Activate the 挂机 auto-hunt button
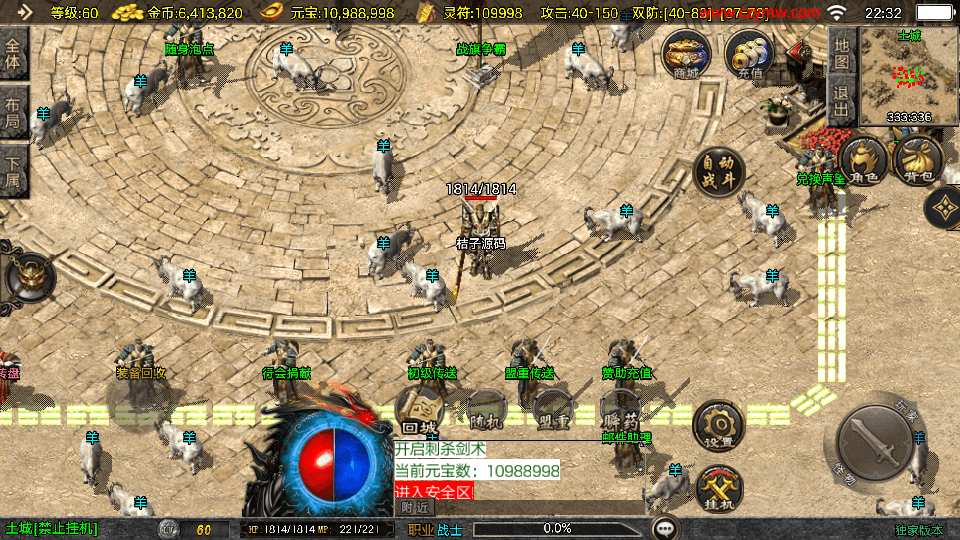960x540 pixels. click(720, 489)
